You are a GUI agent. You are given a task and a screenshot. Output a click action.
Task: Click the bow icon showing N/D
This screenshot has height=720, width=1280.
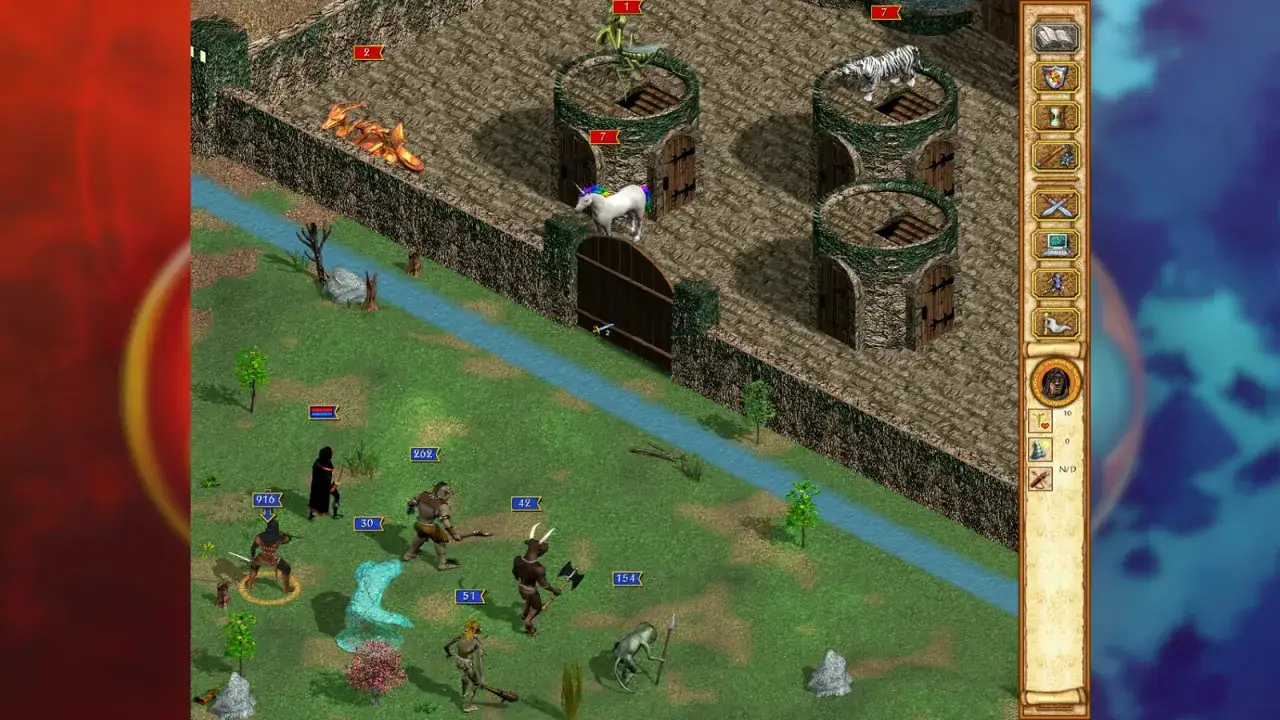(x=1041, y=478)
